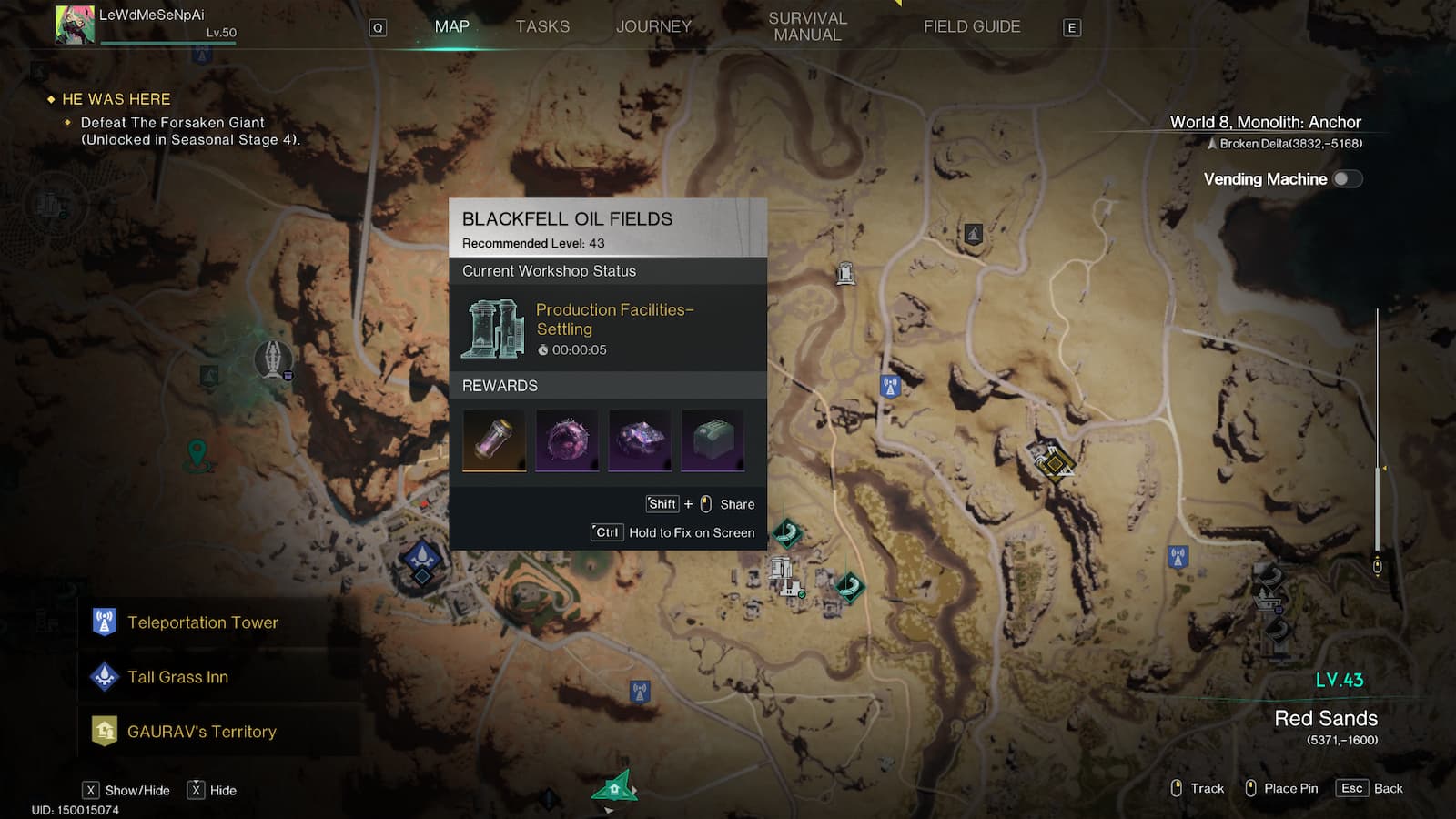Click the green location pin marker
1456x819 pixels.
[x=197, y=452]
